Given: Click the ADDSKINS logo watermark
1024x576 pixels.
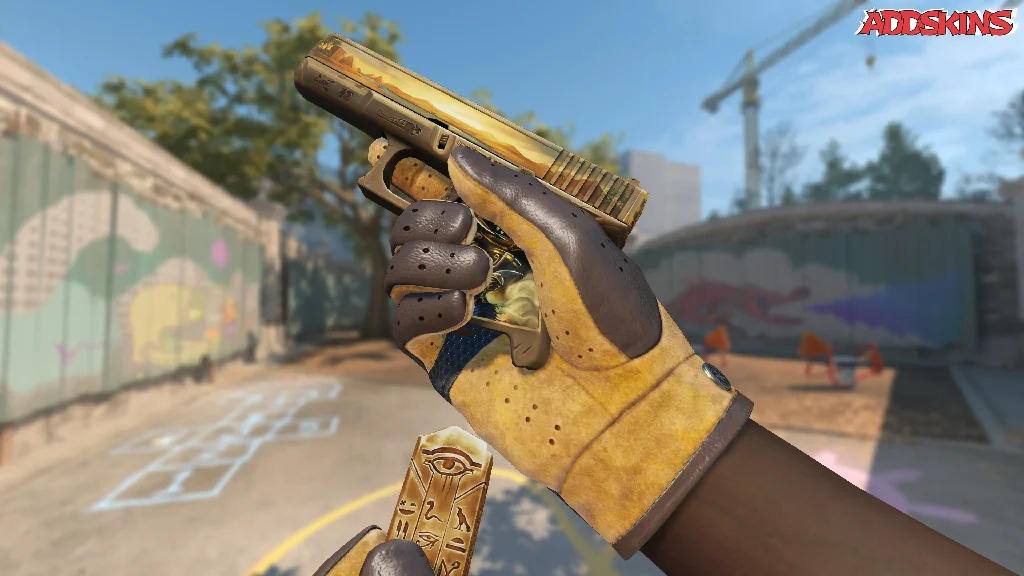Looking at the screenshot, I should point(936,22).
